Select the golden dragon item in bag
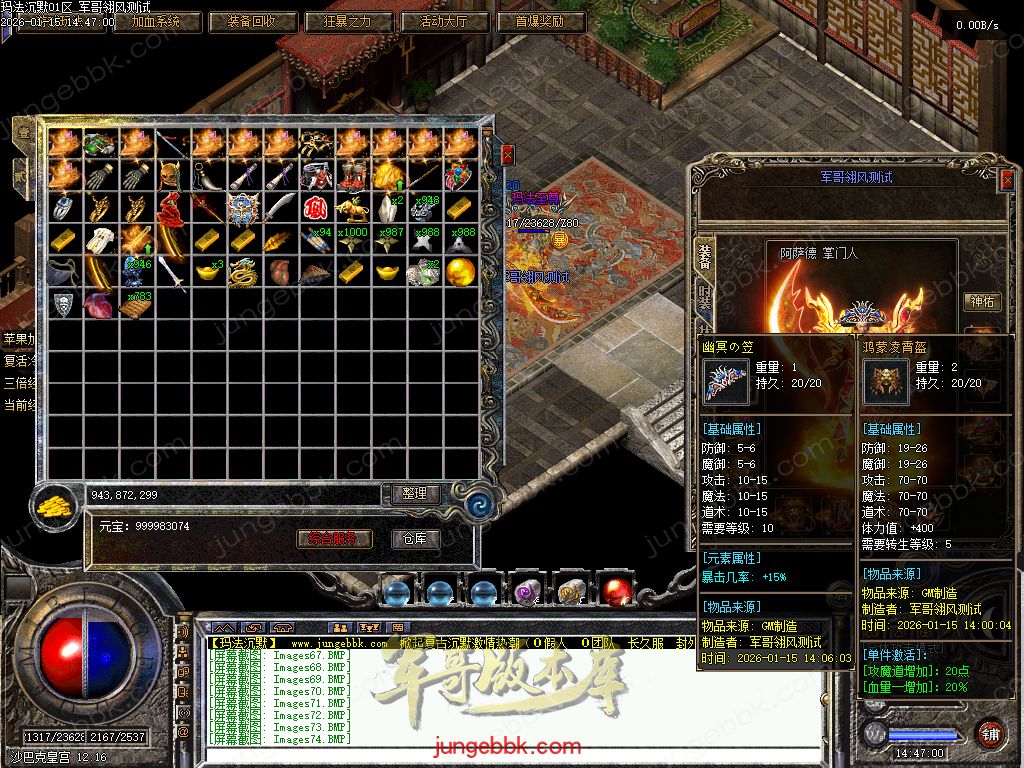The image size is (1024, 768). tap(244, 272)
